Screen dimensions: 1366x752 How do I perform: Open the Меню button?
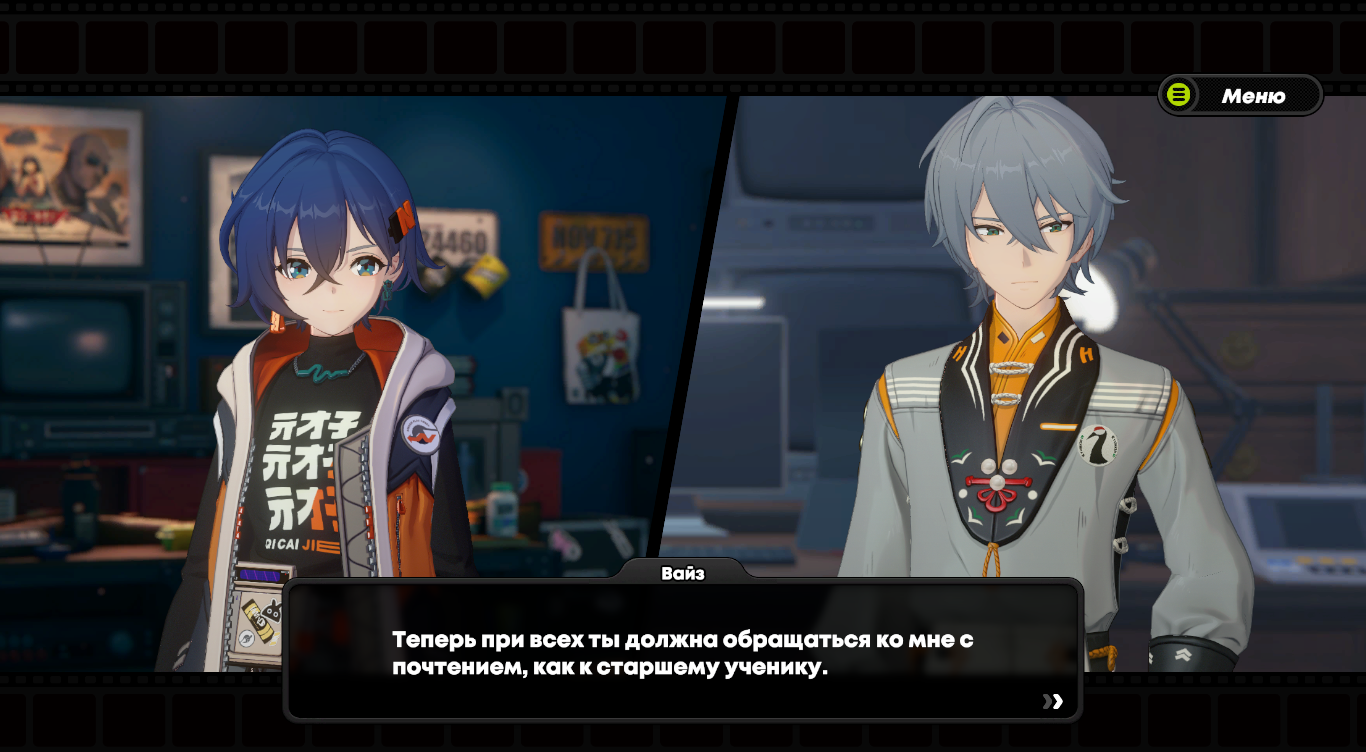pos(1240,96)
